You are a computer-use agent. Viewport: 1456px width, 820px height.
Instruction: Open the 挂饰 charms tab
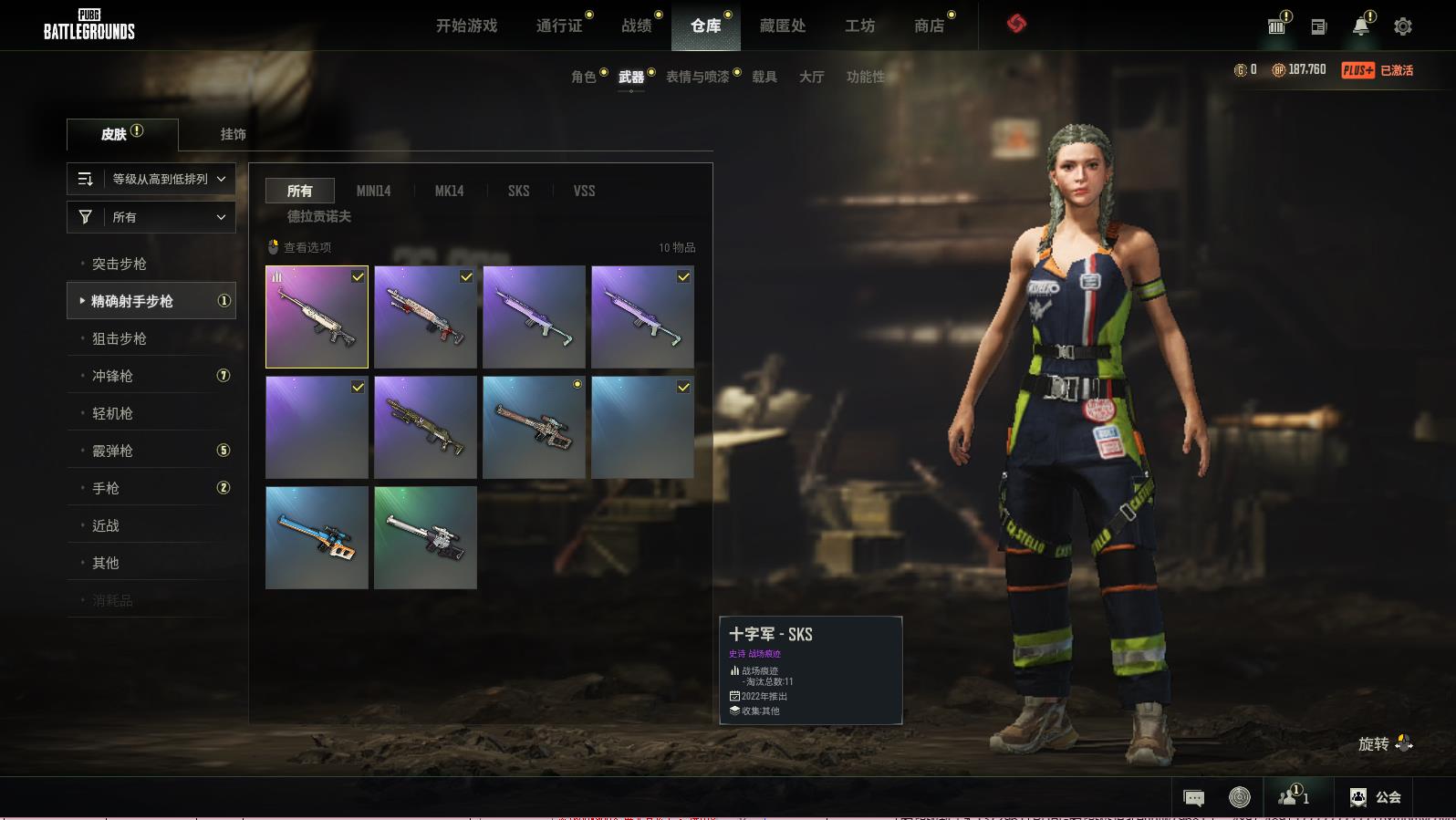pos(233,134)
